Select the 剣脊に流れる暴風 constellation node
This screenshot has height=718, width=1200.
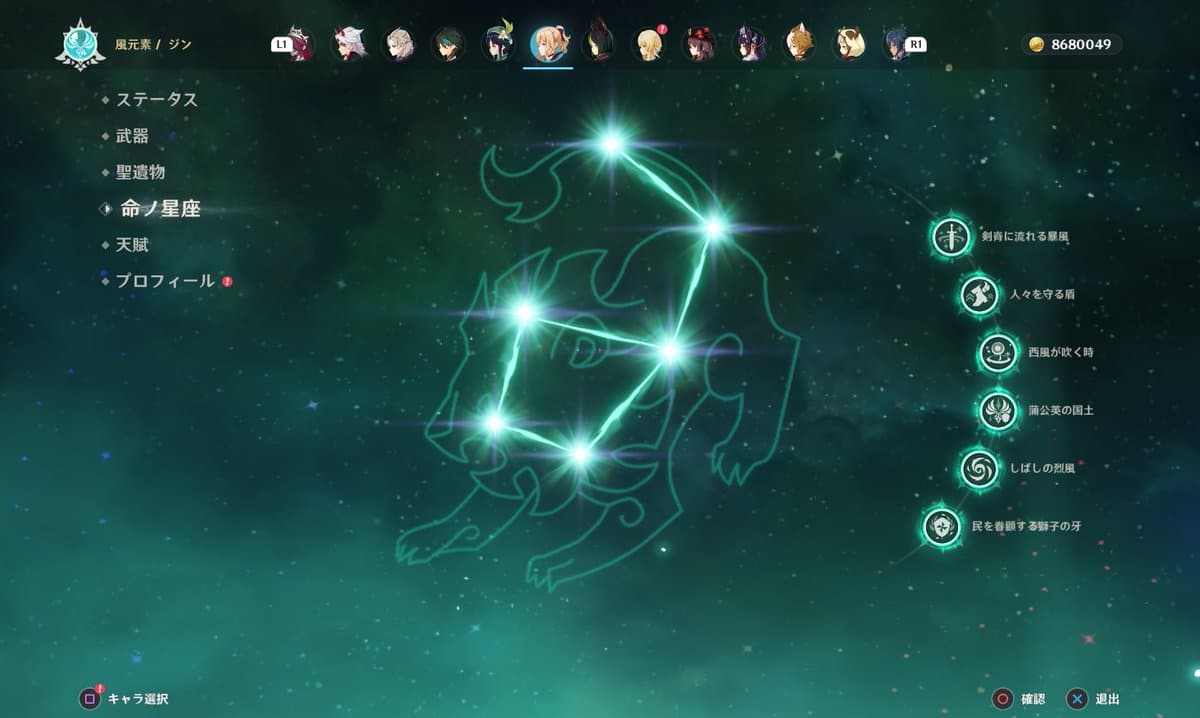(951, 237)
